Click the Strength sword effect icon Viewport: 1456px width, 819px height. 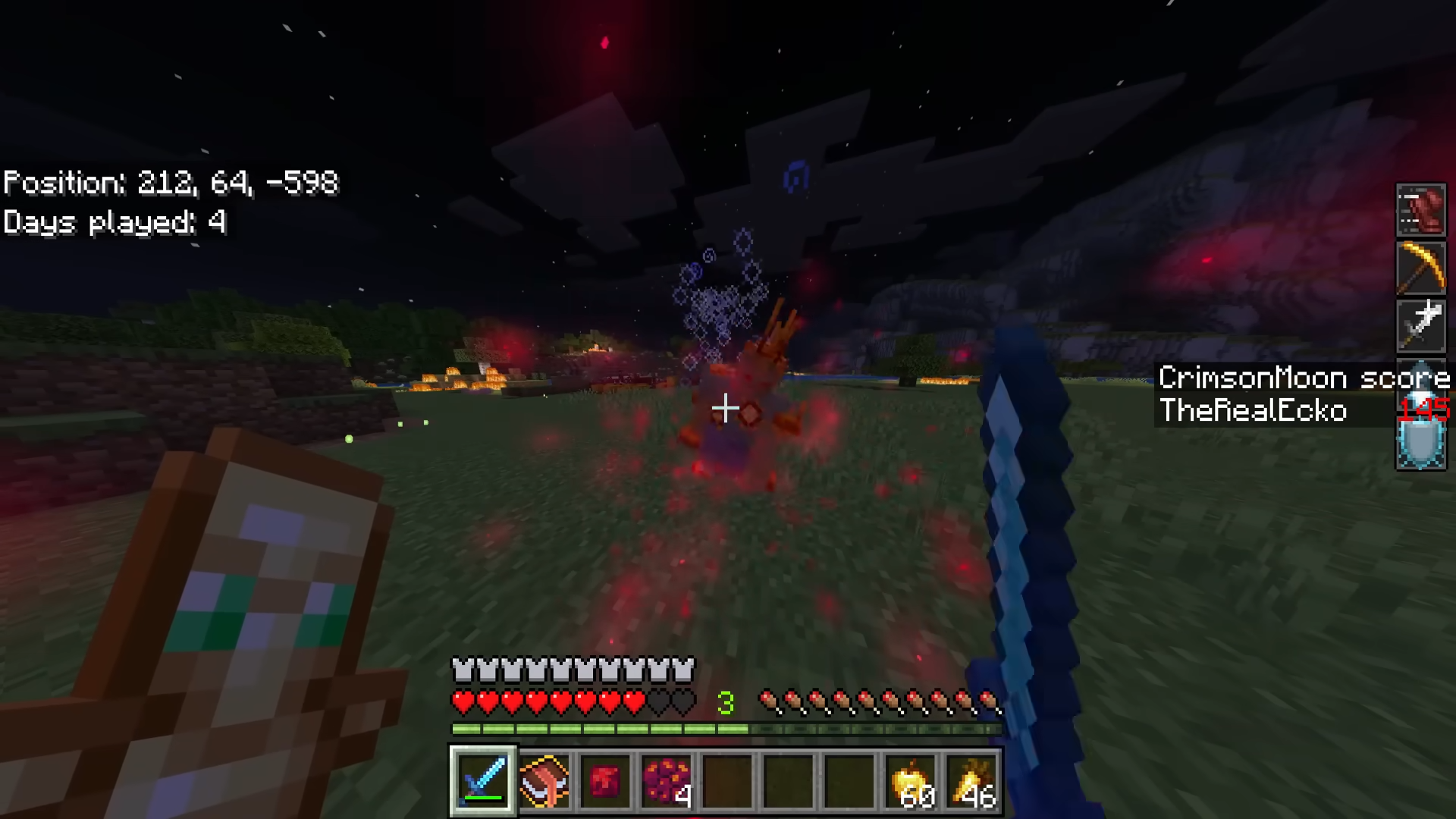[1421, 325]
